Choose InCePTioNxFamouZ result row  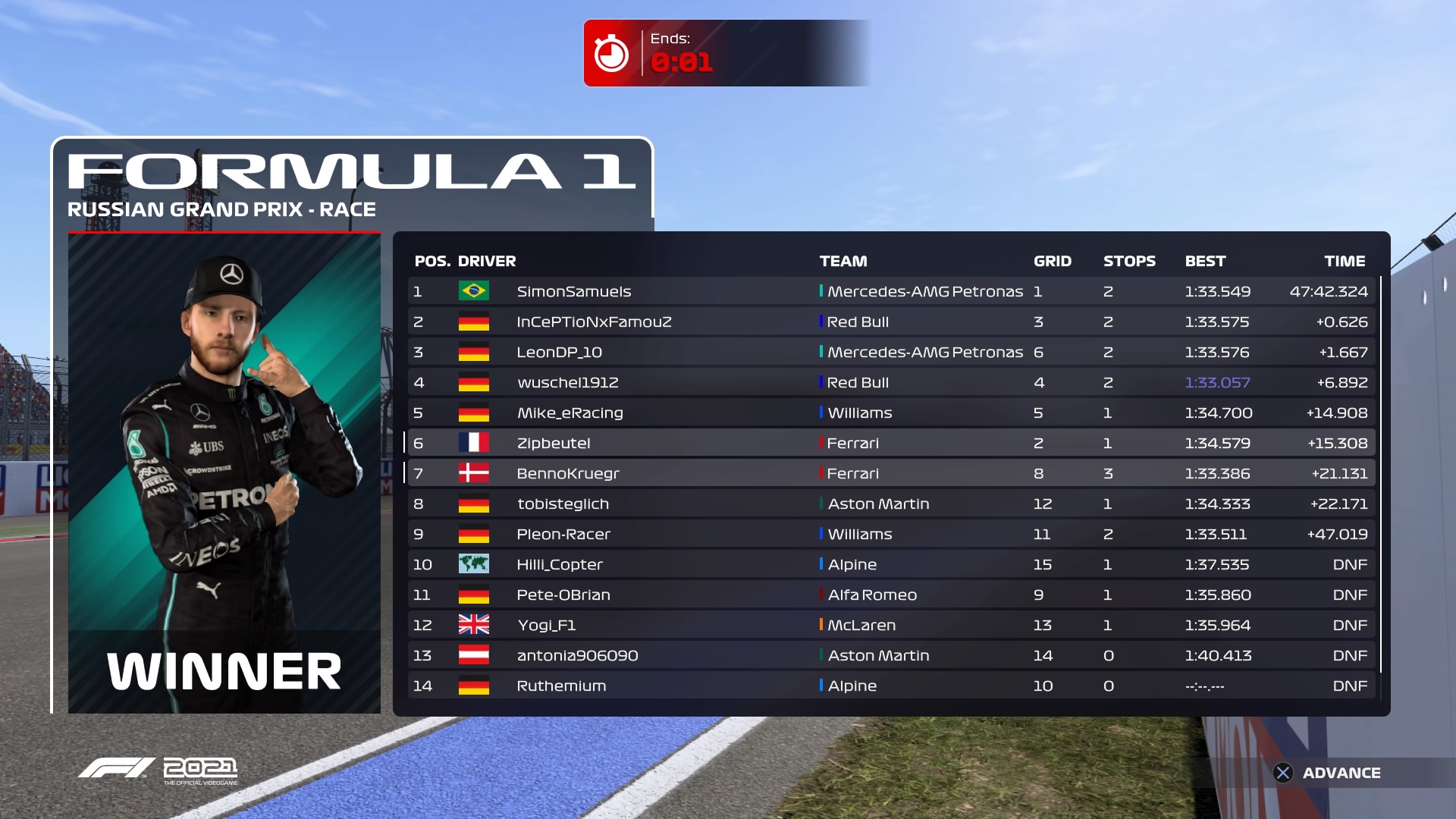click(594, 322)
